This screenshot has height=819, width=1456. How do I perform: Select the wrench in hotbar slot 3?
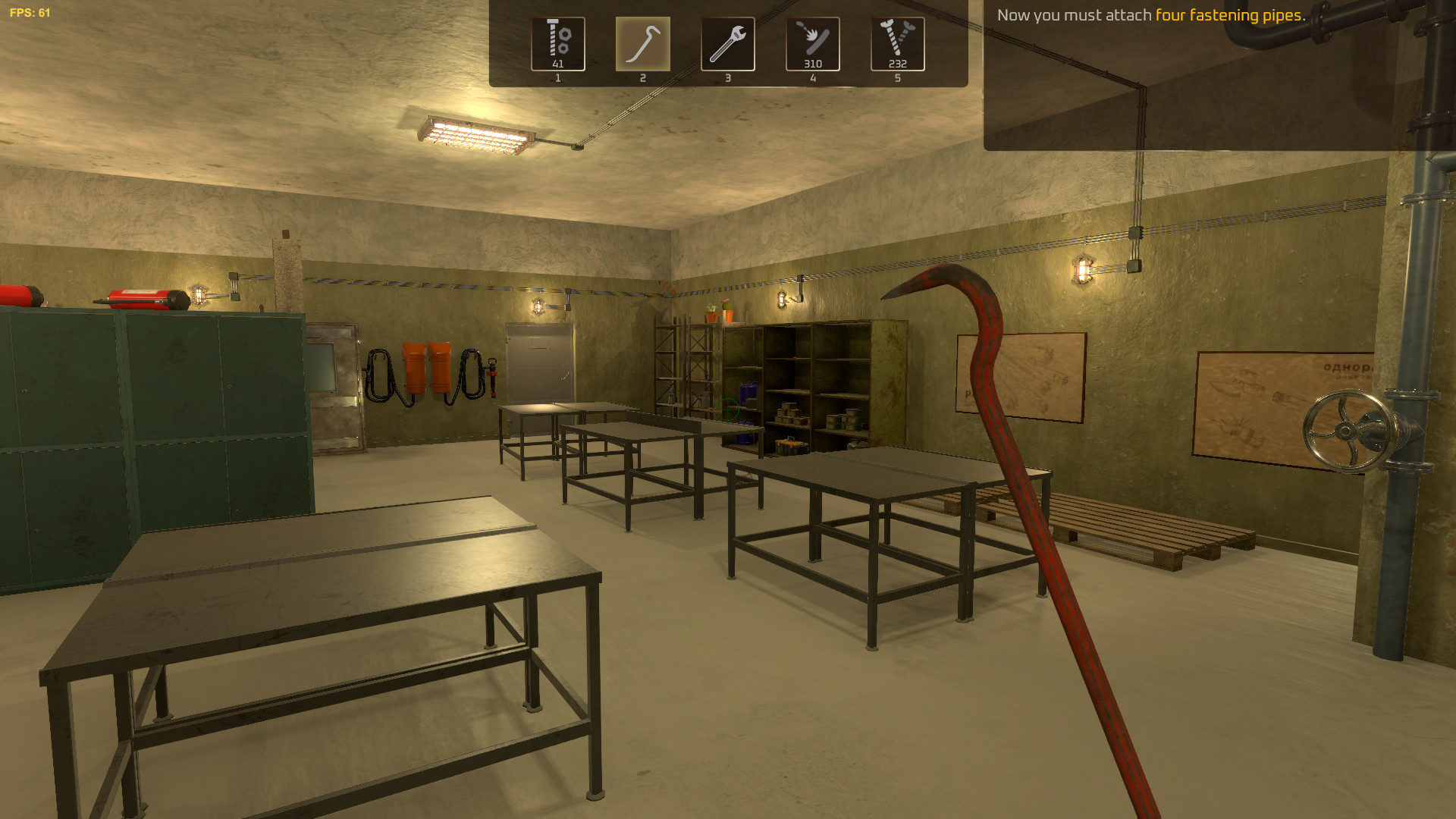click(x=728, y=44)
